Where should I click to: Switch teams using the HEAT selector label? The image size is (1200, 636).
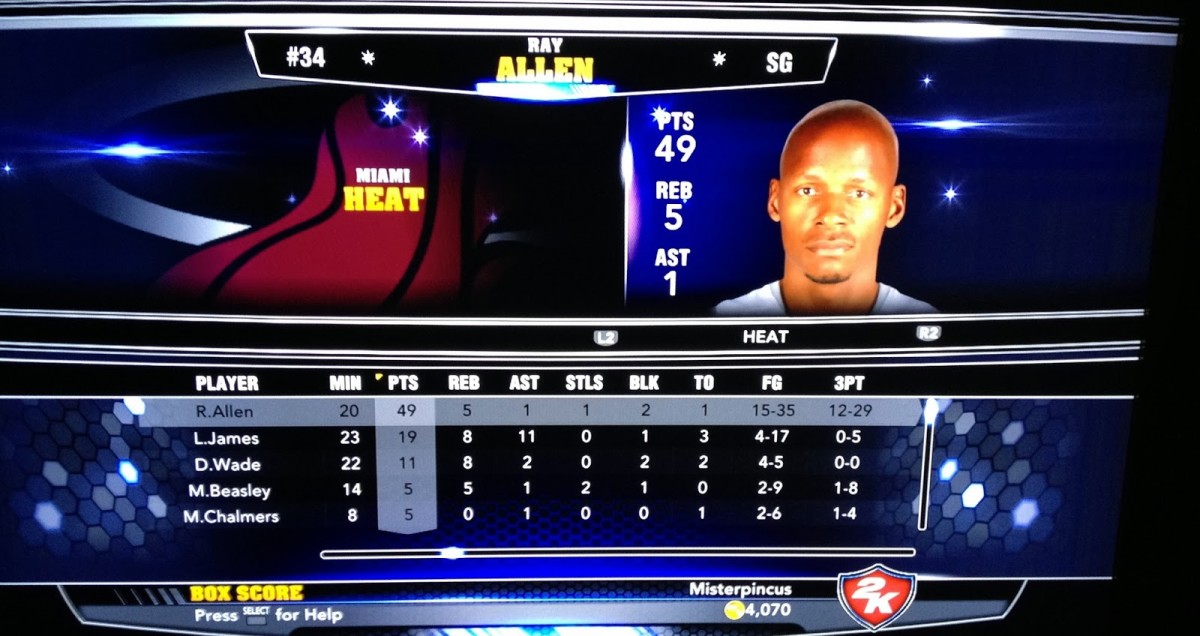click(765, 337)
